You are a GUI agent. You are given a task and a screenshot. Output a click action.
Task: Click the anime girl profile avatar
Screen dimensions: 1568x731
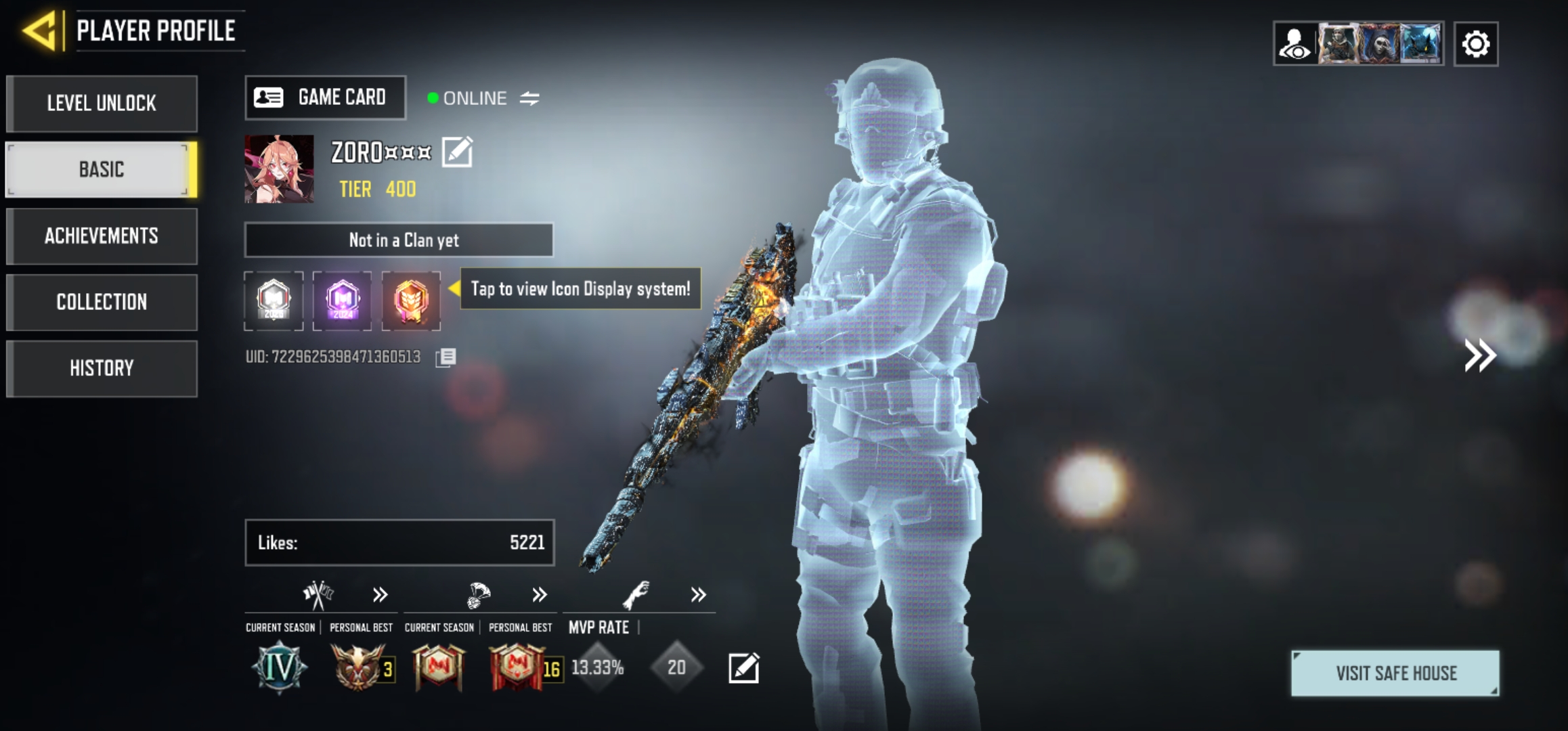tap(279, 169)
